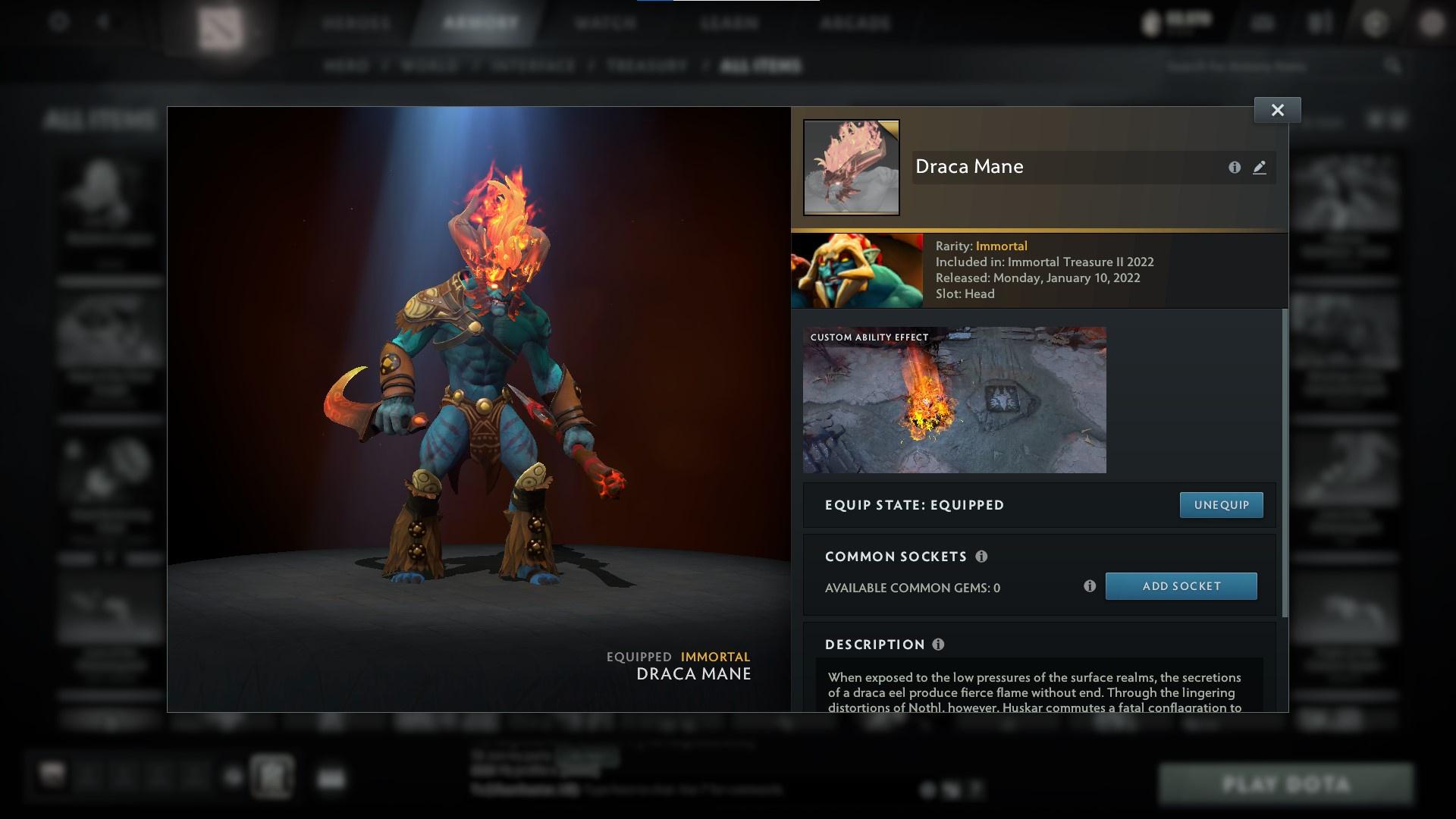The height and width of the screenshot is (819, 1456).
Task: Click the info icon beside AVAILABLE COMMON GEMS
Action: [1090, 585]
